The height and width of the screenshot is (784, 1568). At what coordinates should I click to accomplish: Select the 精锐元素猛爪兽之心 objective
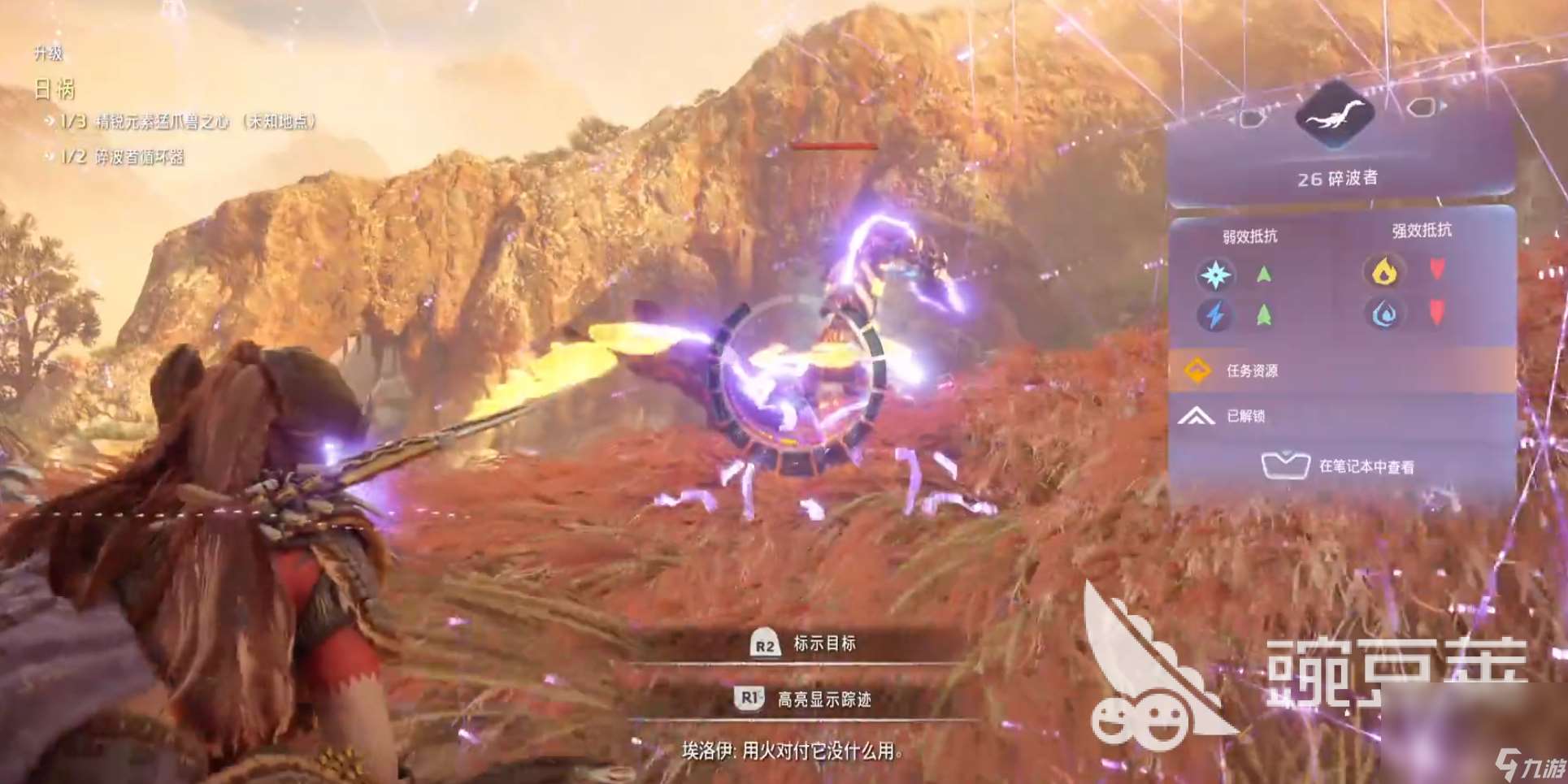(x=189, y=122)
